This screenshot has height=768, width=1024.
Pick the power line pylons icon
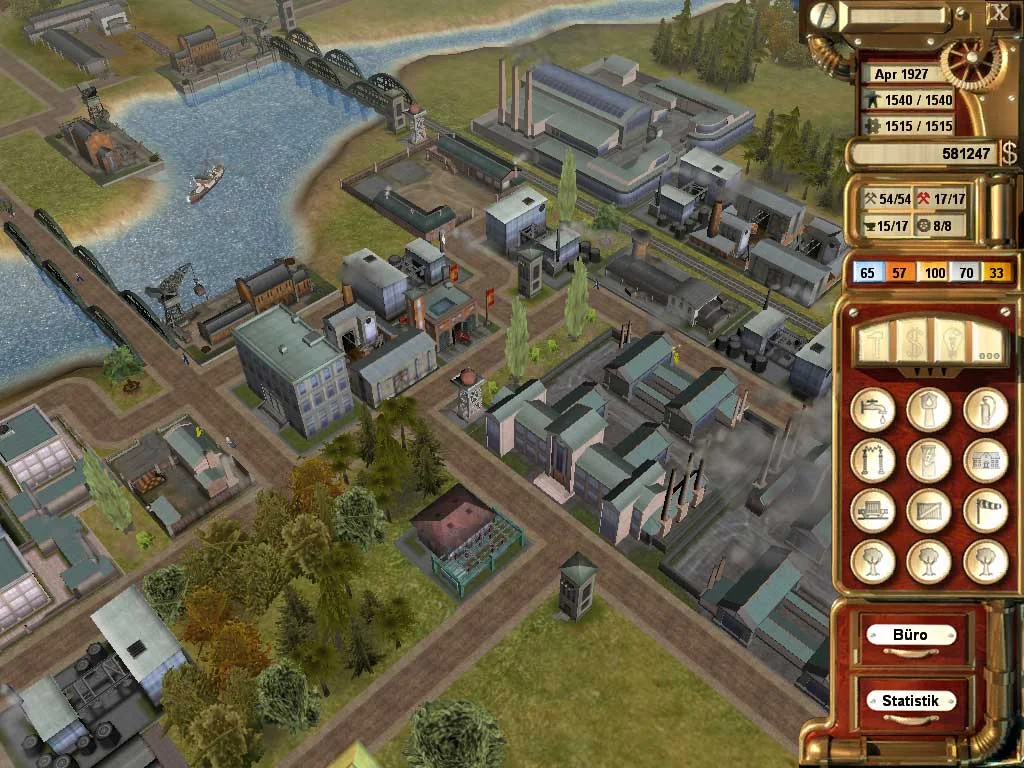872,460
